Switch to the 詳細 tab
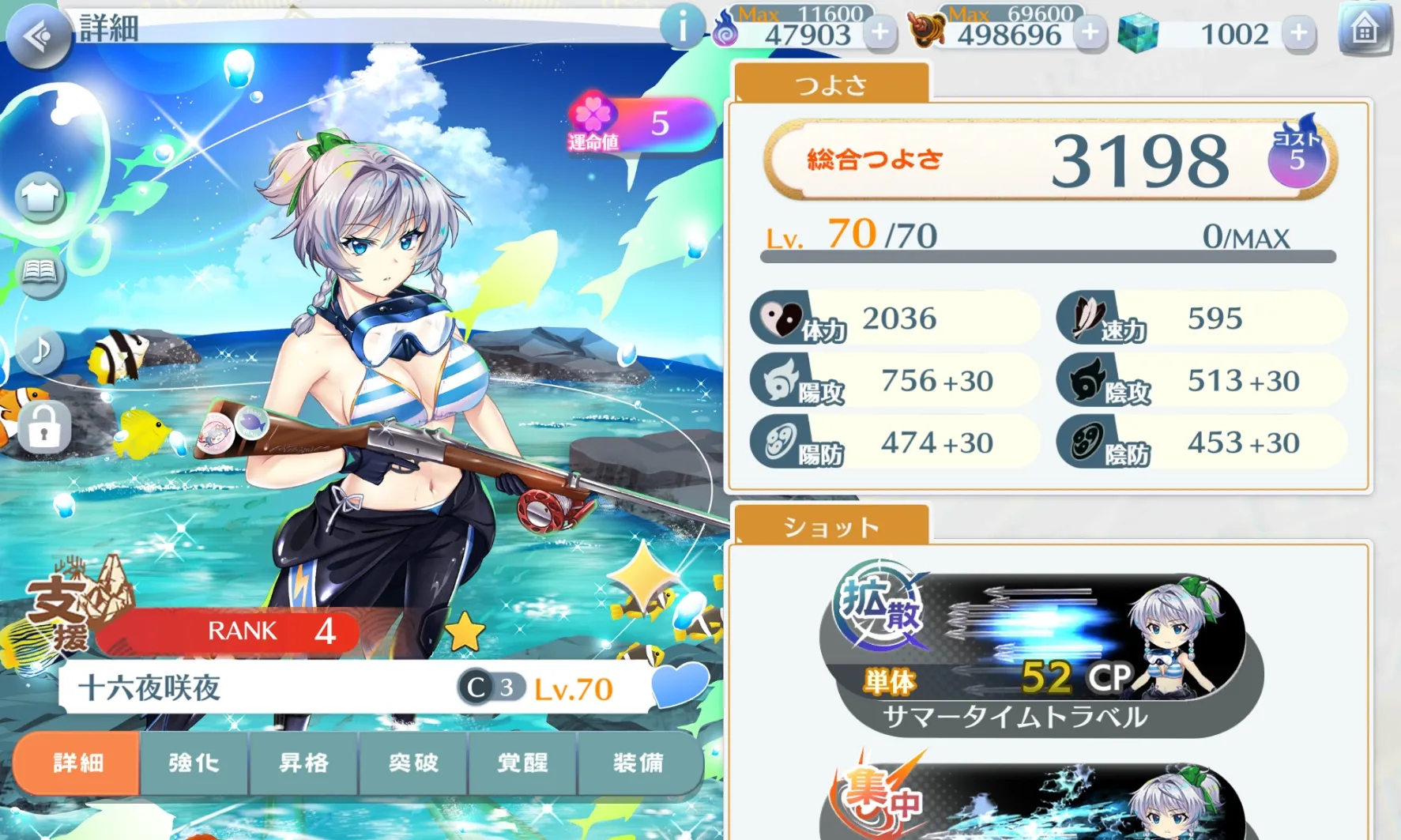Screen dimensions: 1401x840 (x=77, y=763)
